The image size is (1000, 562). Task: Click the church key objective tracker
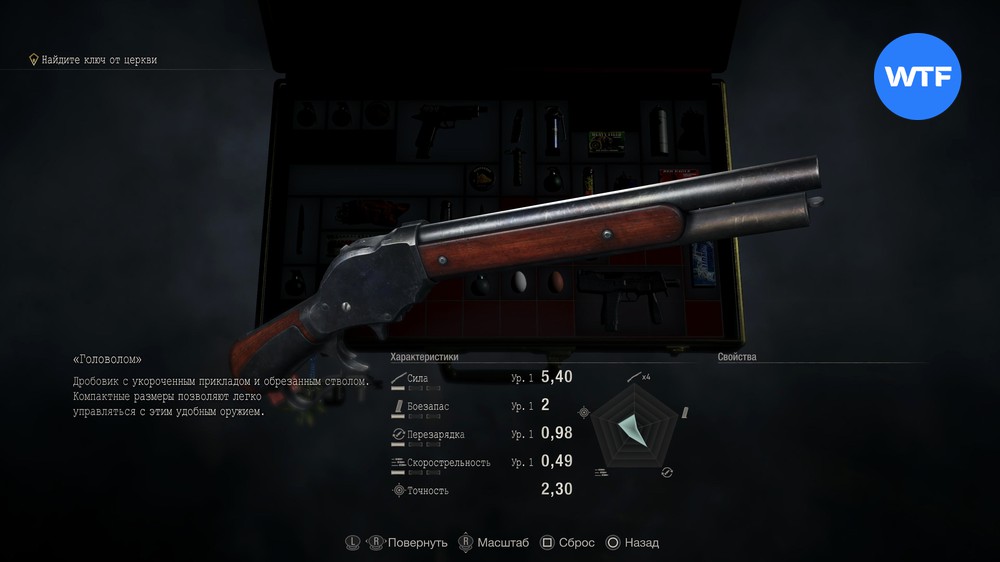[93, 60]
